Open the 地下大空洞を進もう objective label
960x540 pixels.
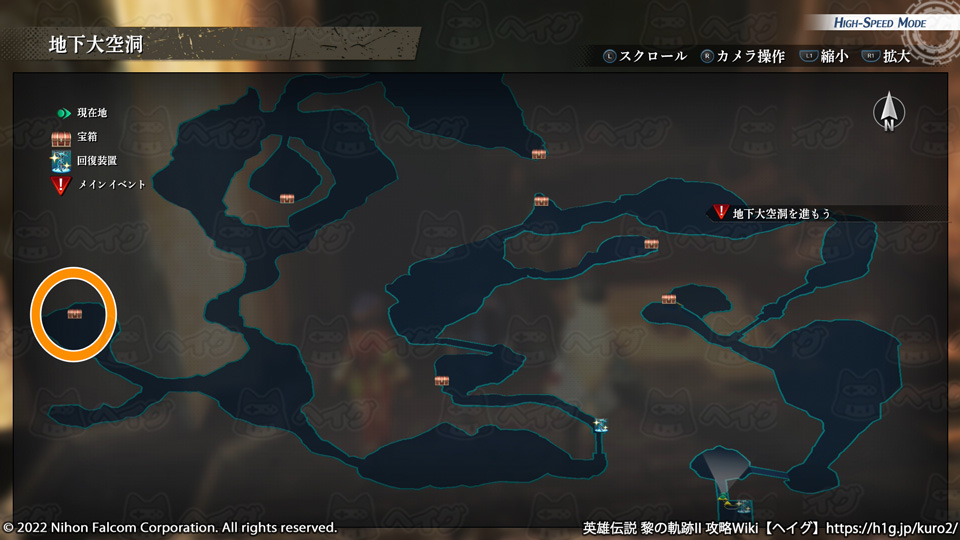(x=781, y=213)
